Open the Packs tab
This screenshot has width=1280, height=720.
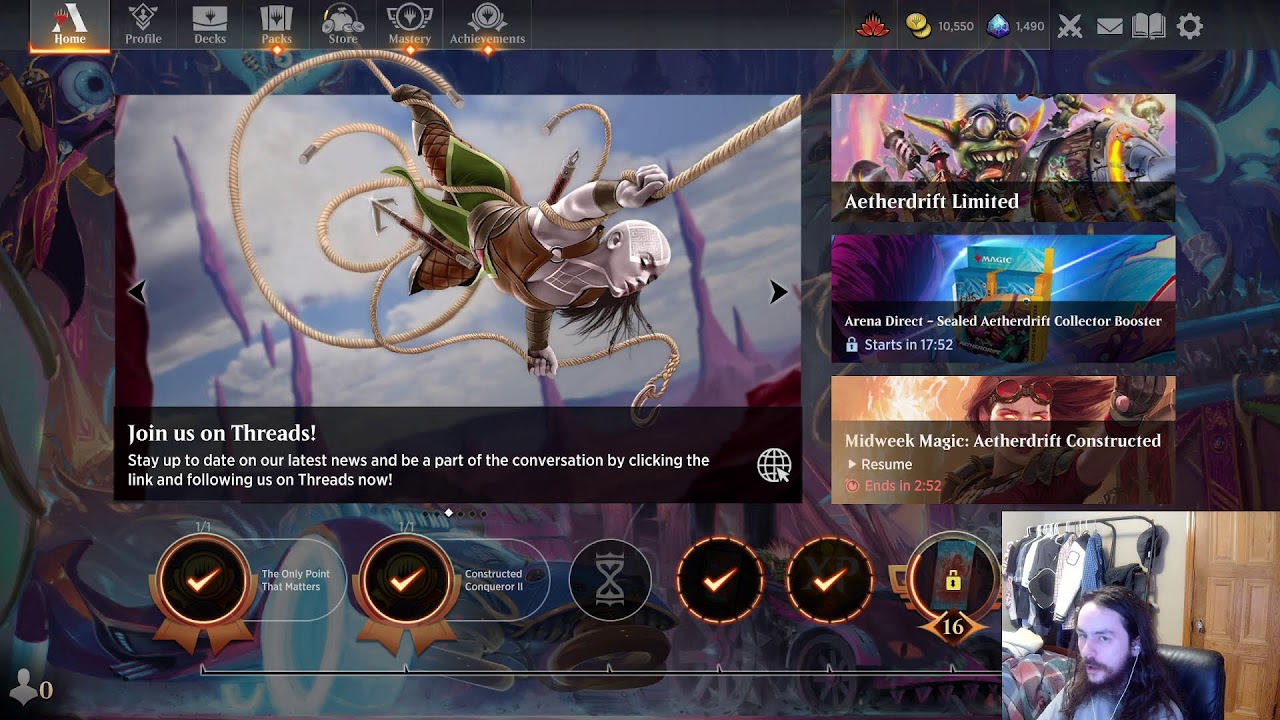tap(276, 25)
